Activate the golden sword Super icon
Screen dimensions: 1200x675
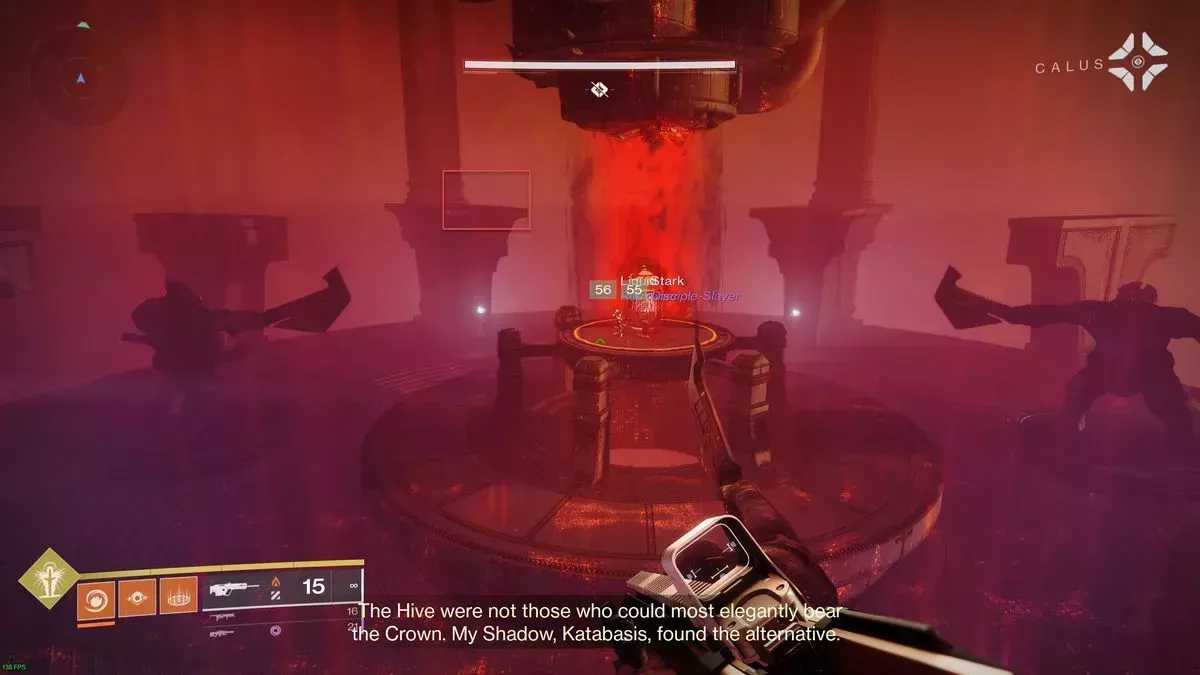(x=45, y=579)
